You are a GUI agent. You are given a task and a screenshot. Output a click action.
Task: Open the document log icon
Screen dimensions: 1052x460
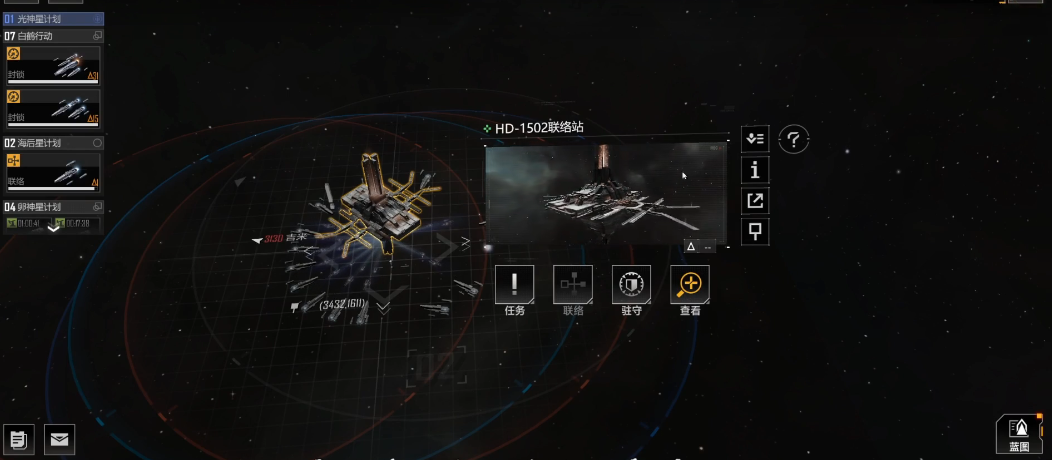[19, 438]
